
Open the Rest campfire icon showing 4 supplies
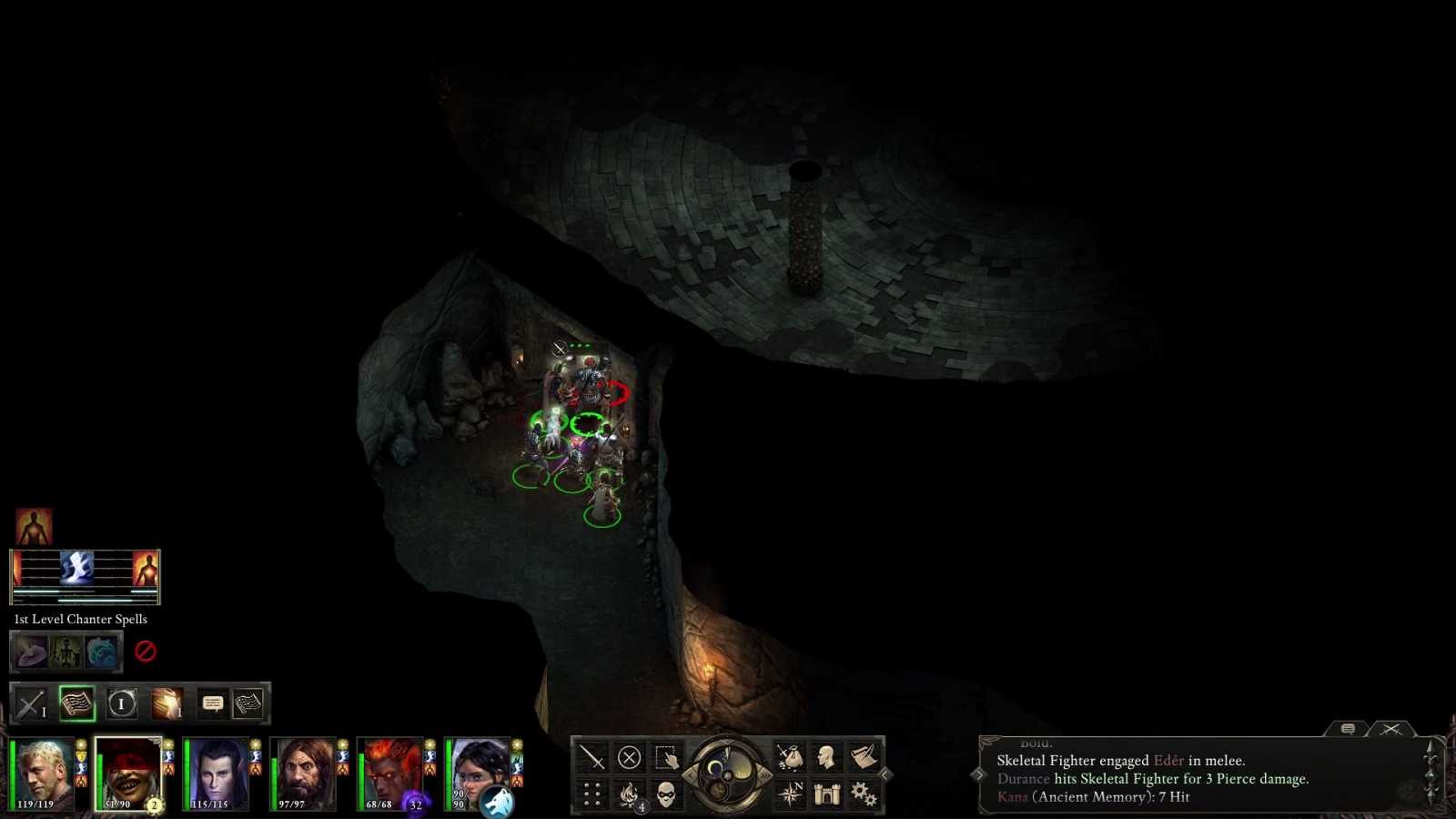tap(629, 795)
